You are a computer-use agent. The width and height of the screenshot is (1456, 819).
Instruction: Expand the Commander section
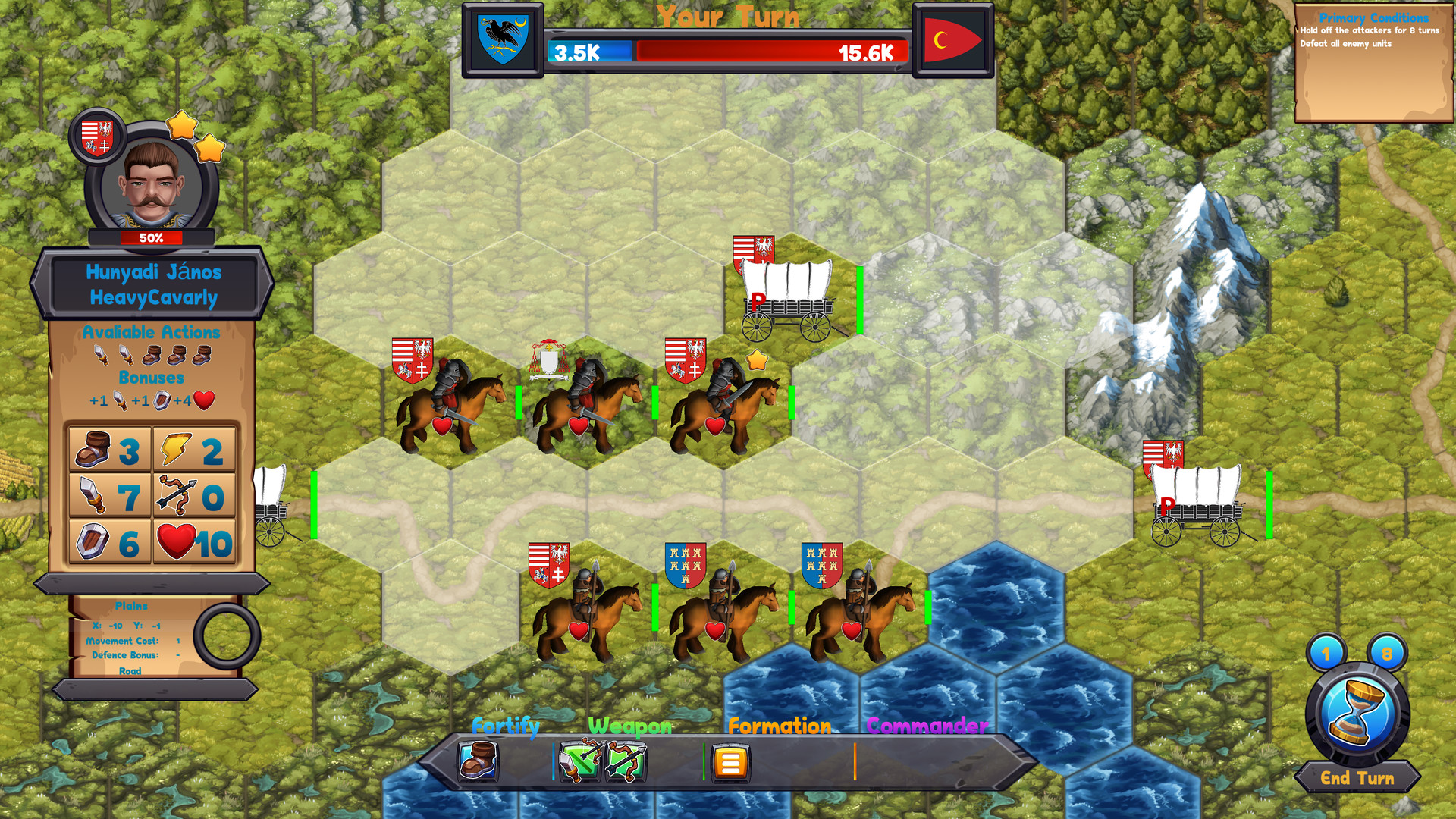pyautogui.click(x=927, y=726)
